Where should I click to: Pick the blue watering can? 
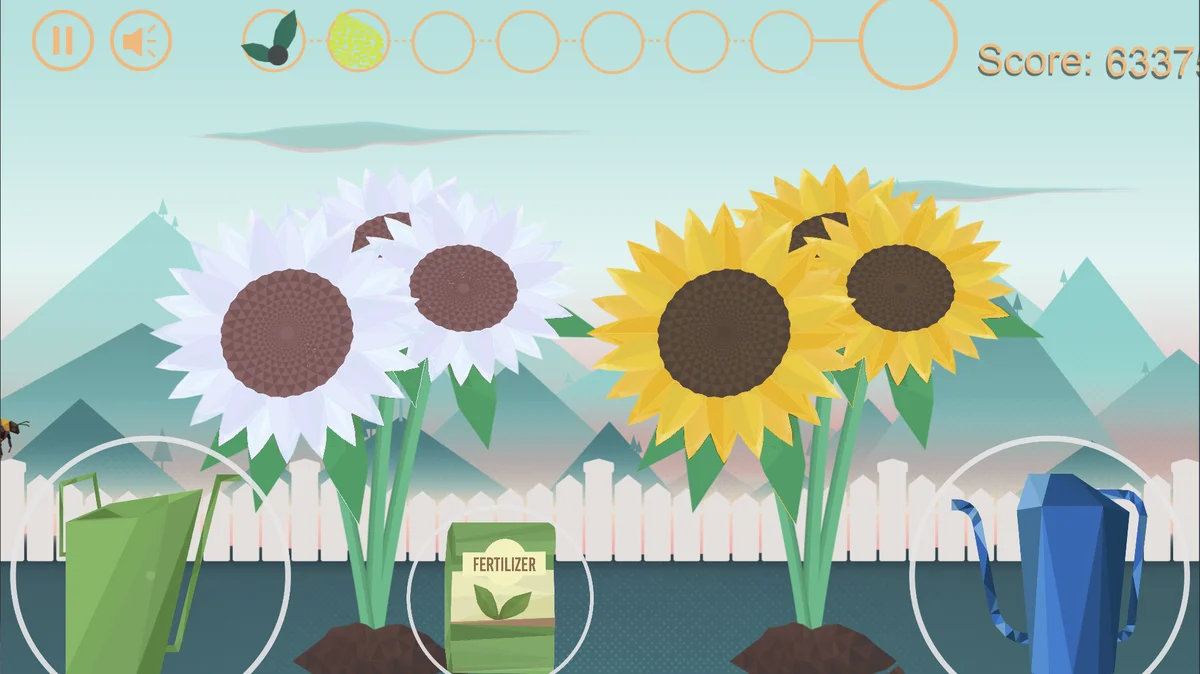[x=1060, y=570]
